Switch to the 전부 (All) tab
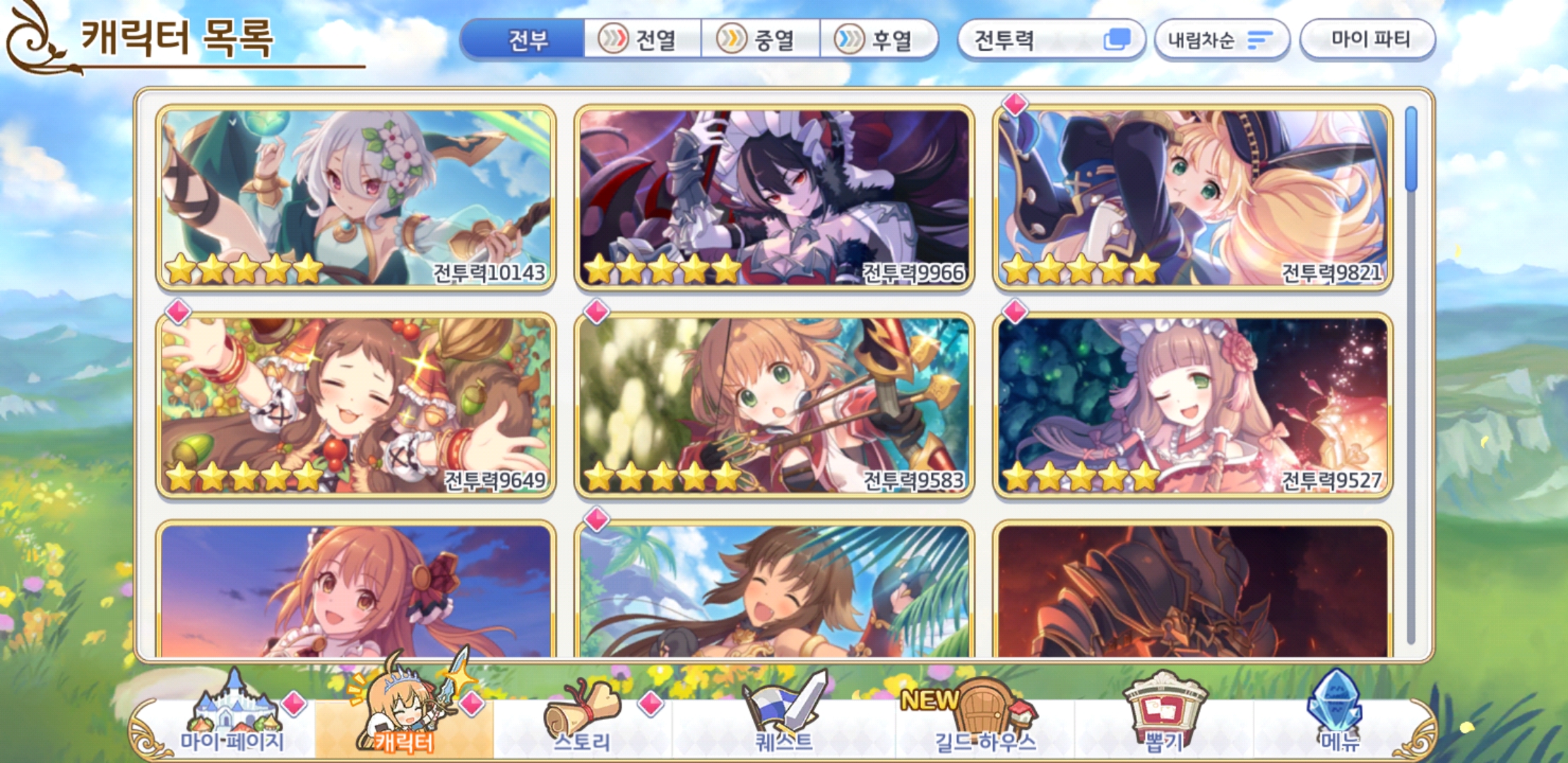1568x763 pixels. (526, 40)
